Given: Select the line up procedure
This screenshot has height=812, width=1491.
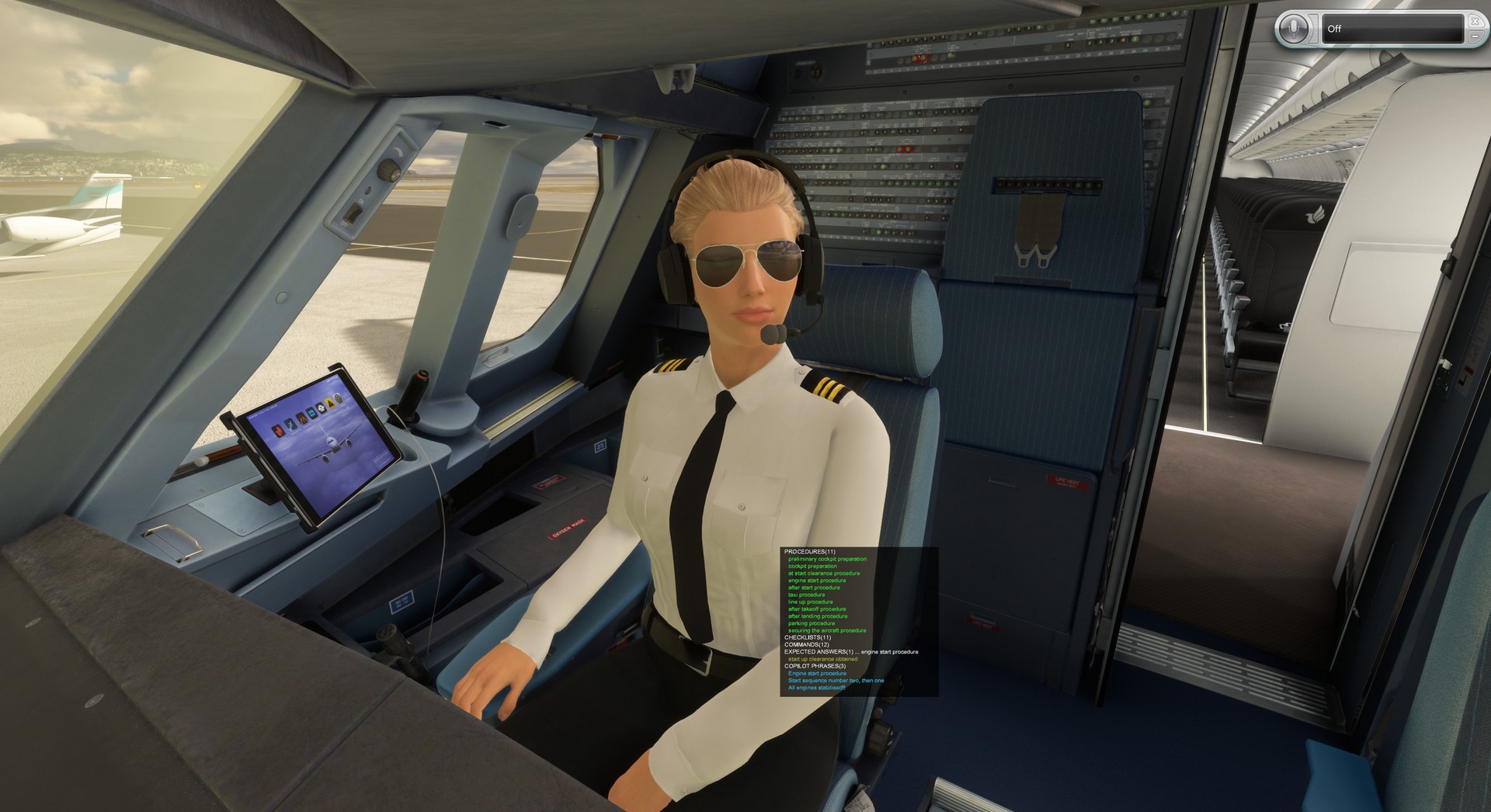Looking at the screenshot, I should [810, 602].
